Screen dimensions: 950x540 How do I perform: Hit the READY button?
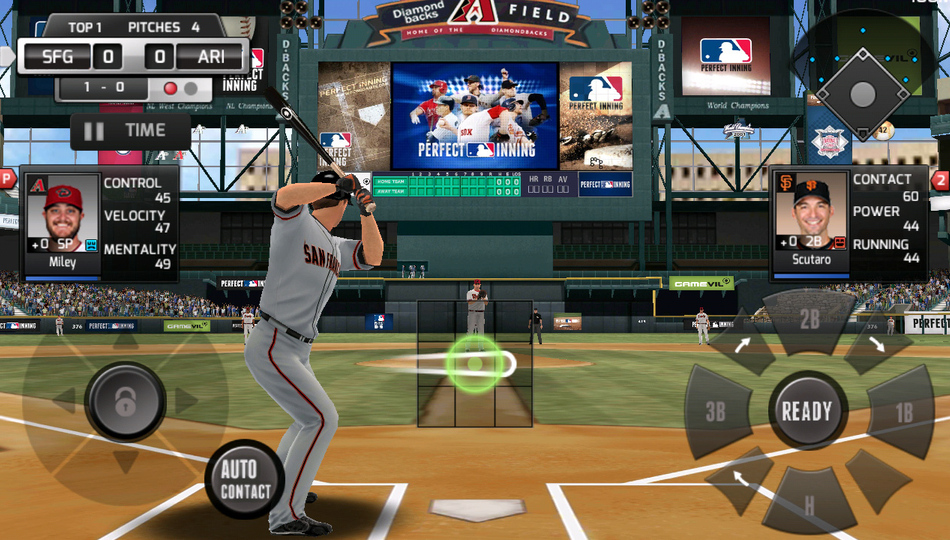(x=807, y=411)
